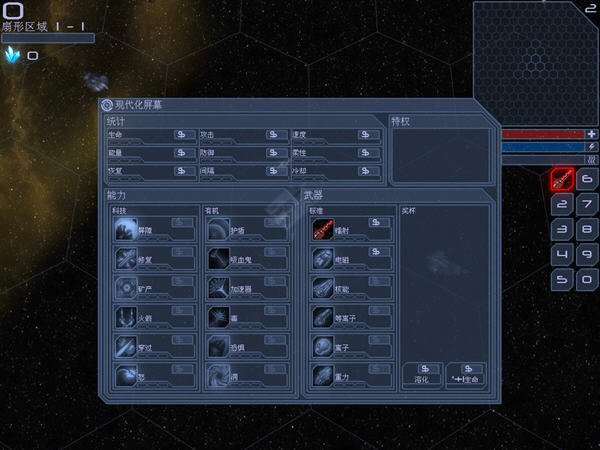Choose the 吸血鬼 ability
Screen dimensions: 600x450
pos(220,259)
